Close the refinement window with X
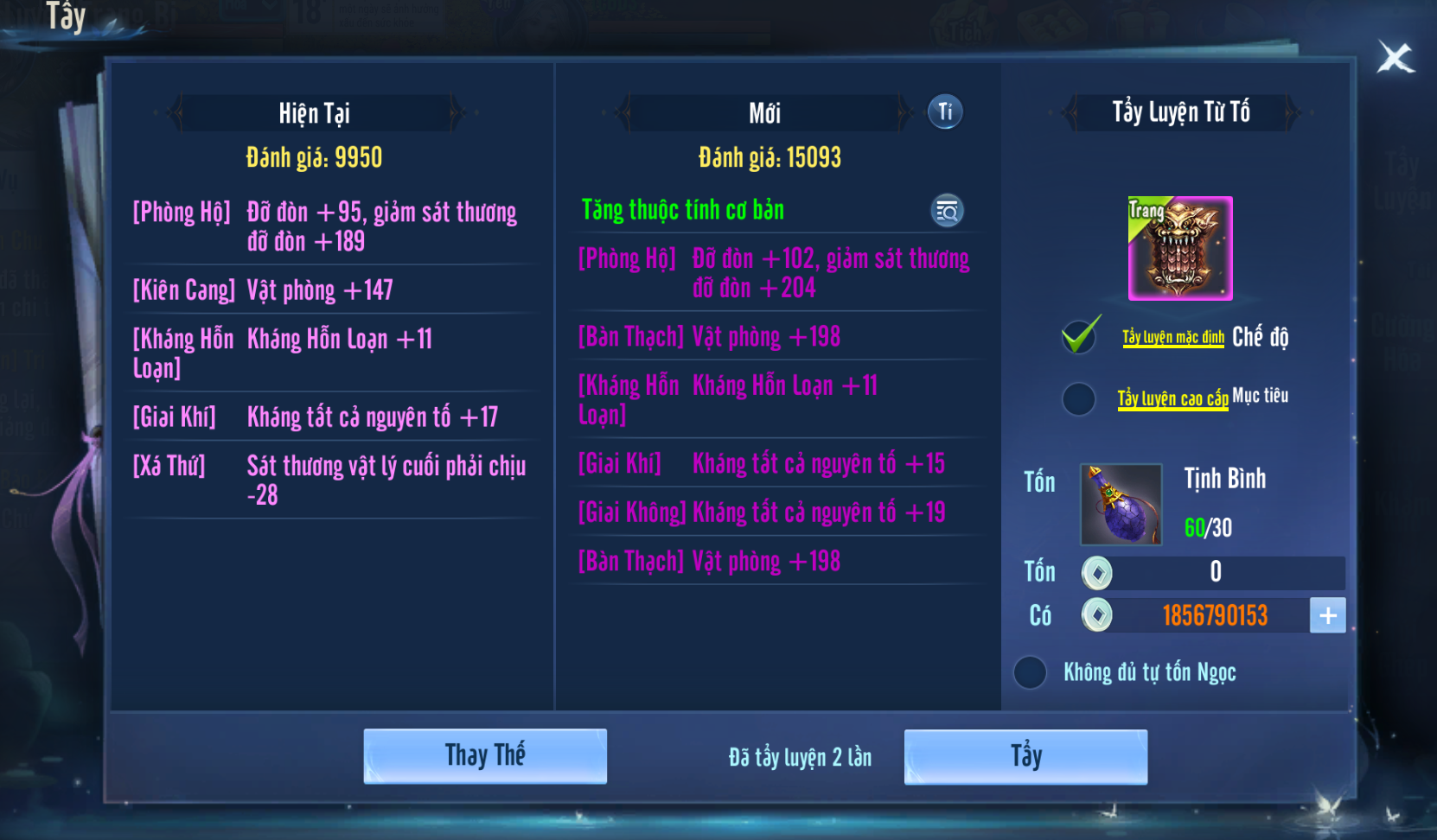The image size is (1437, 840). (1395, 59)
